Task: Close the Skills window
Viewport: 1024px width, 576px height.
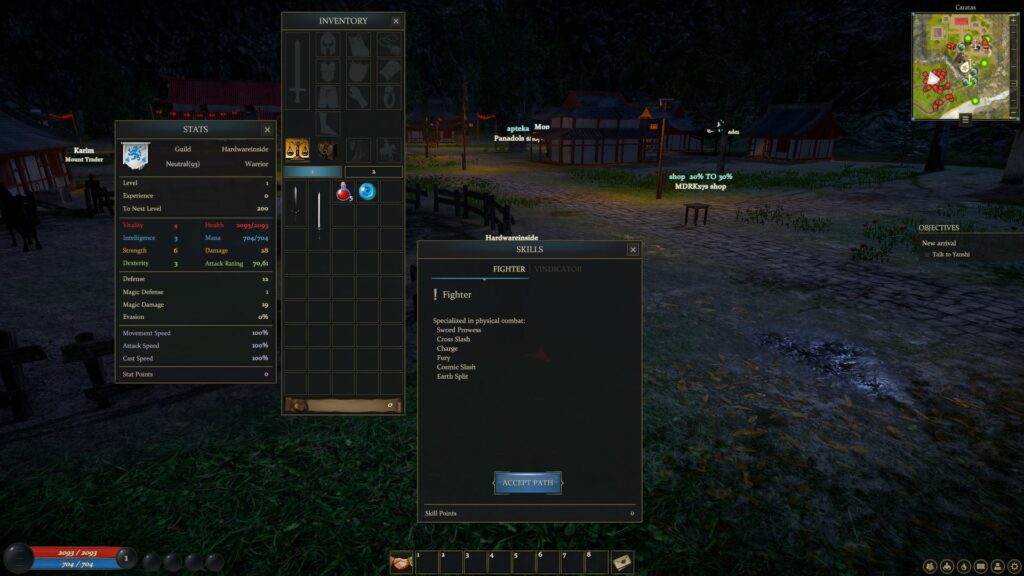Action: [x=632, y=250]
